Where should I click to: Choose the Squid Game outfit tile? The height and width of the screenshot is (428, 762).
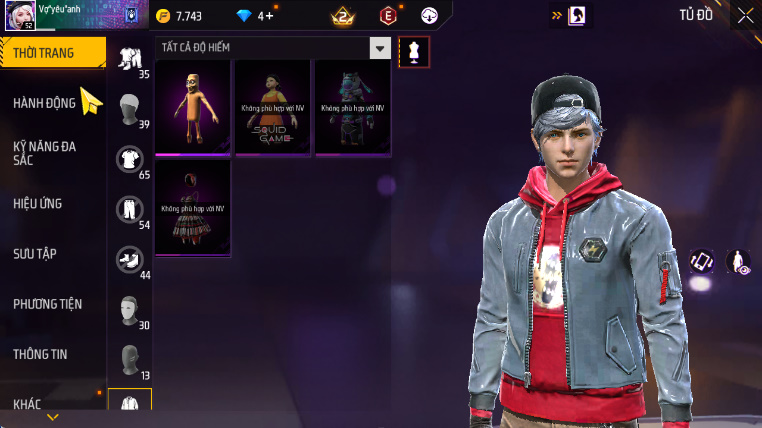273,108
